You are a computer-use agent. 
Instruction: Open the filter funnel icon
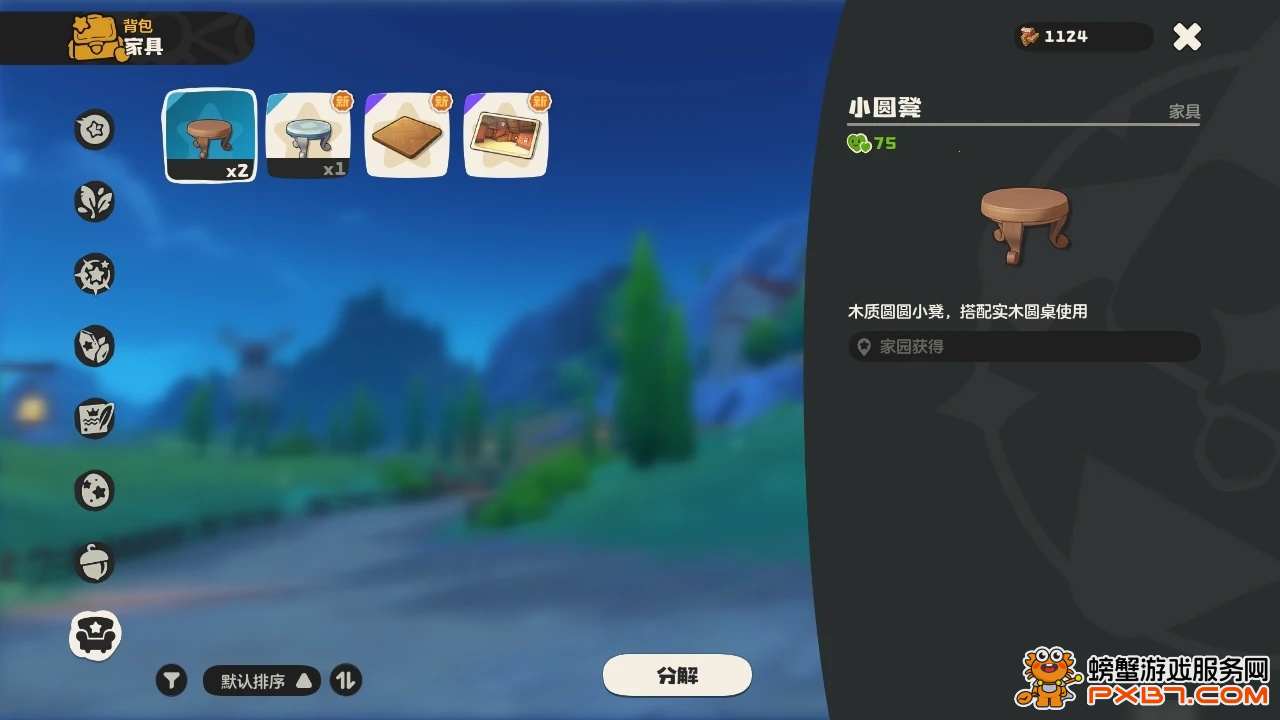tap(171, 679)
